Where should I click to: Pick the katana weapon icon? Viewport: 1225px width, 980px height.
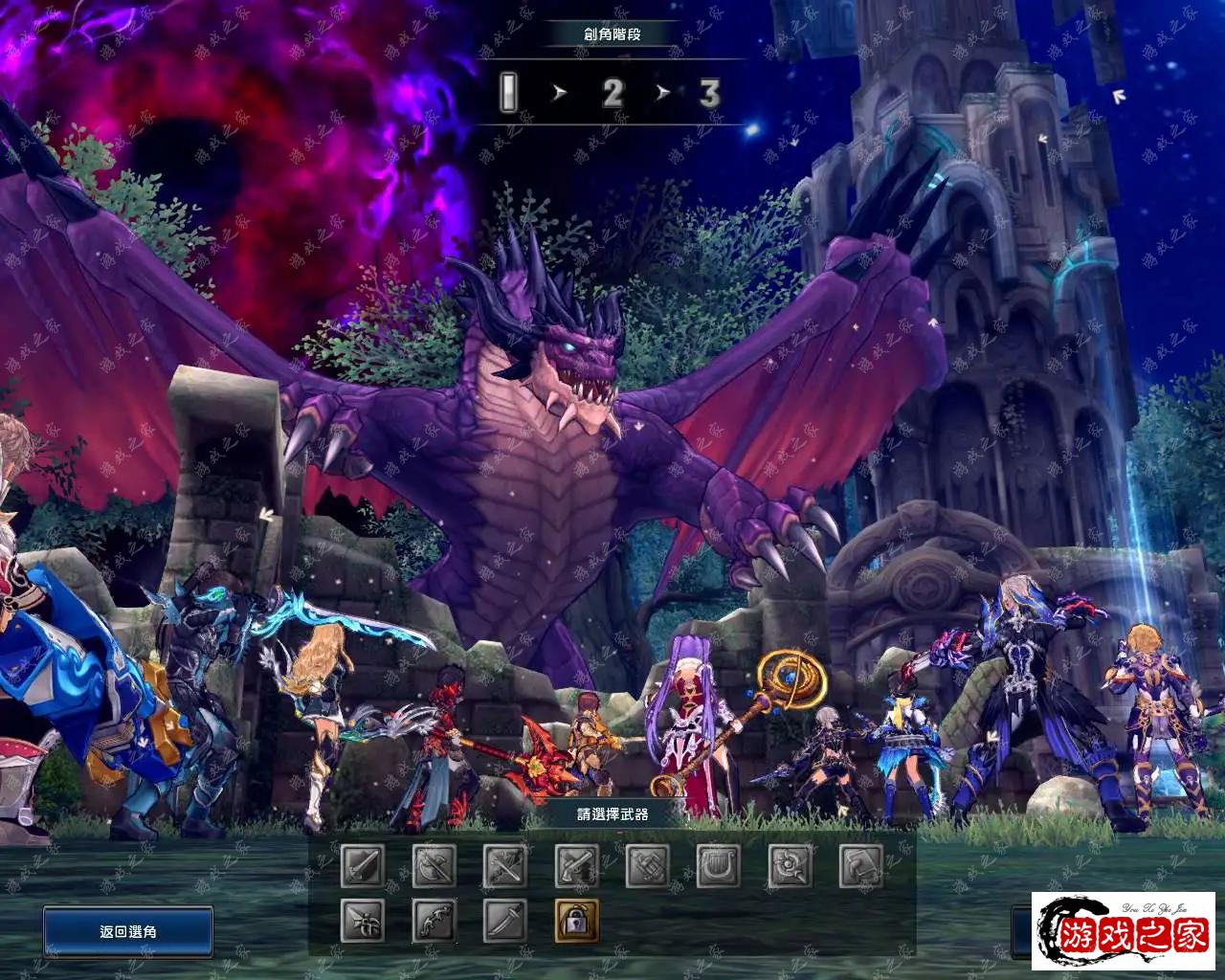pos(505,921)
